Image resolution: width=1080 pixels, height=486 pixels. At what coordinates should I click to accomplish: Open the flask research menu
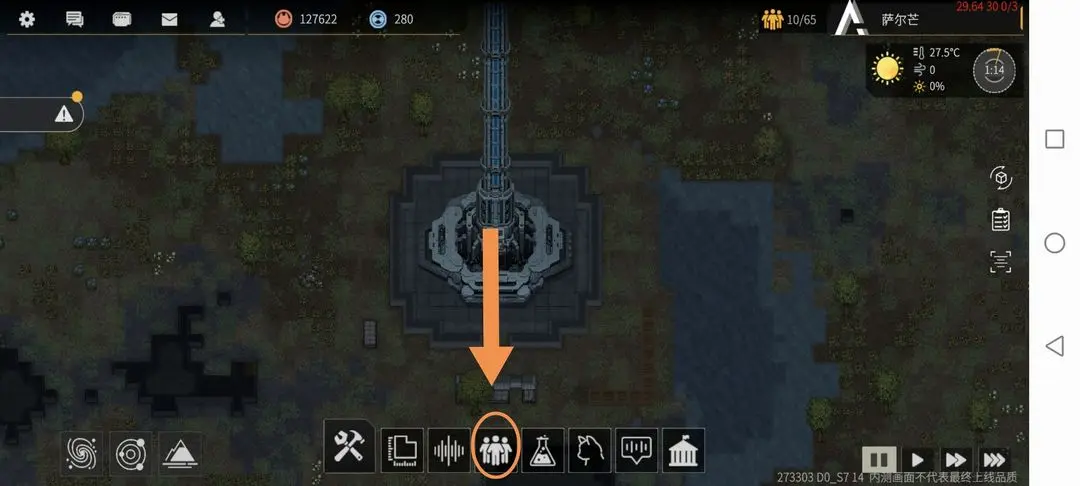(x=543, y=450)
